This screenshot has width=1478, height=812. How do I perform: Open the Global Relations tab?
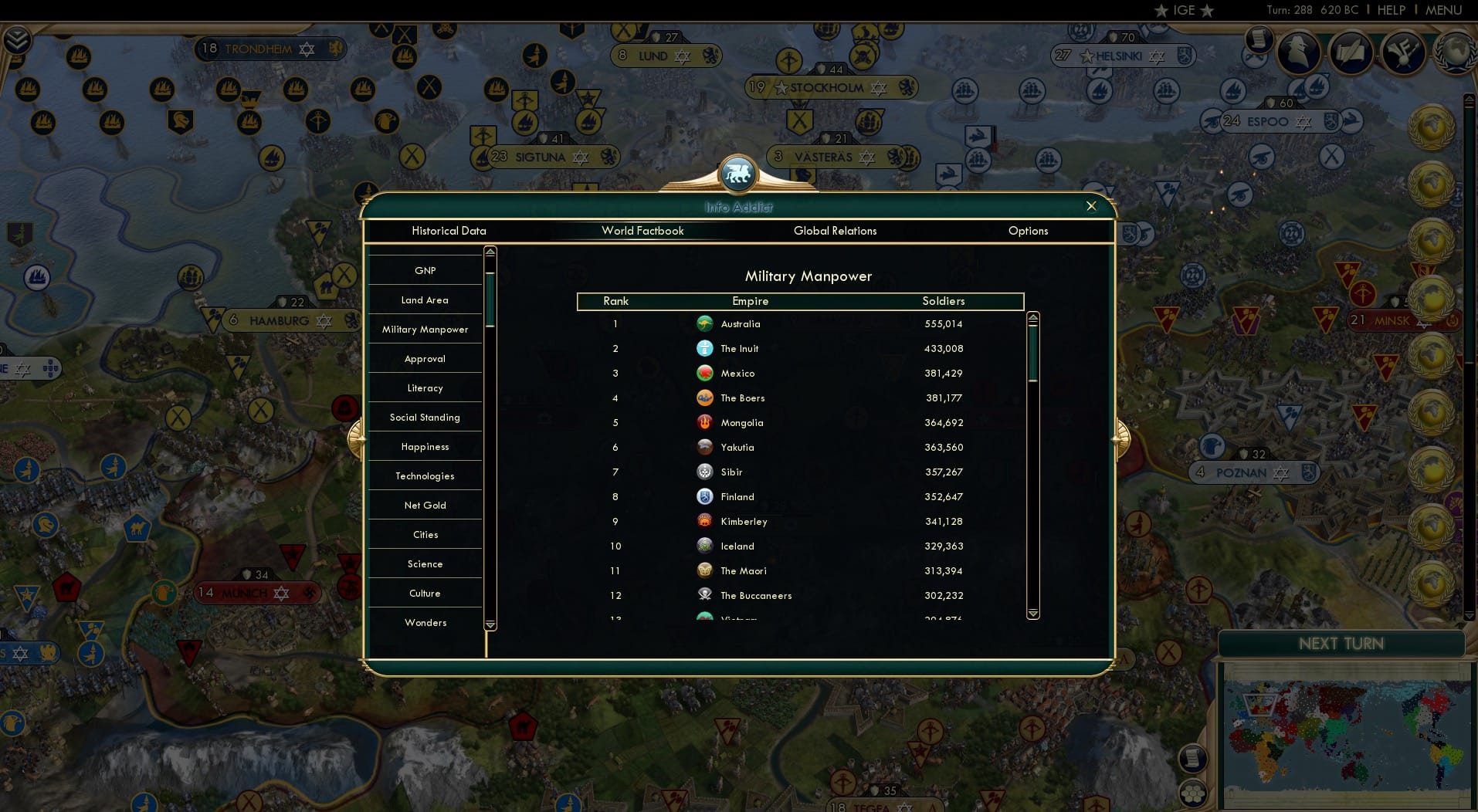(x=834, y=231)
